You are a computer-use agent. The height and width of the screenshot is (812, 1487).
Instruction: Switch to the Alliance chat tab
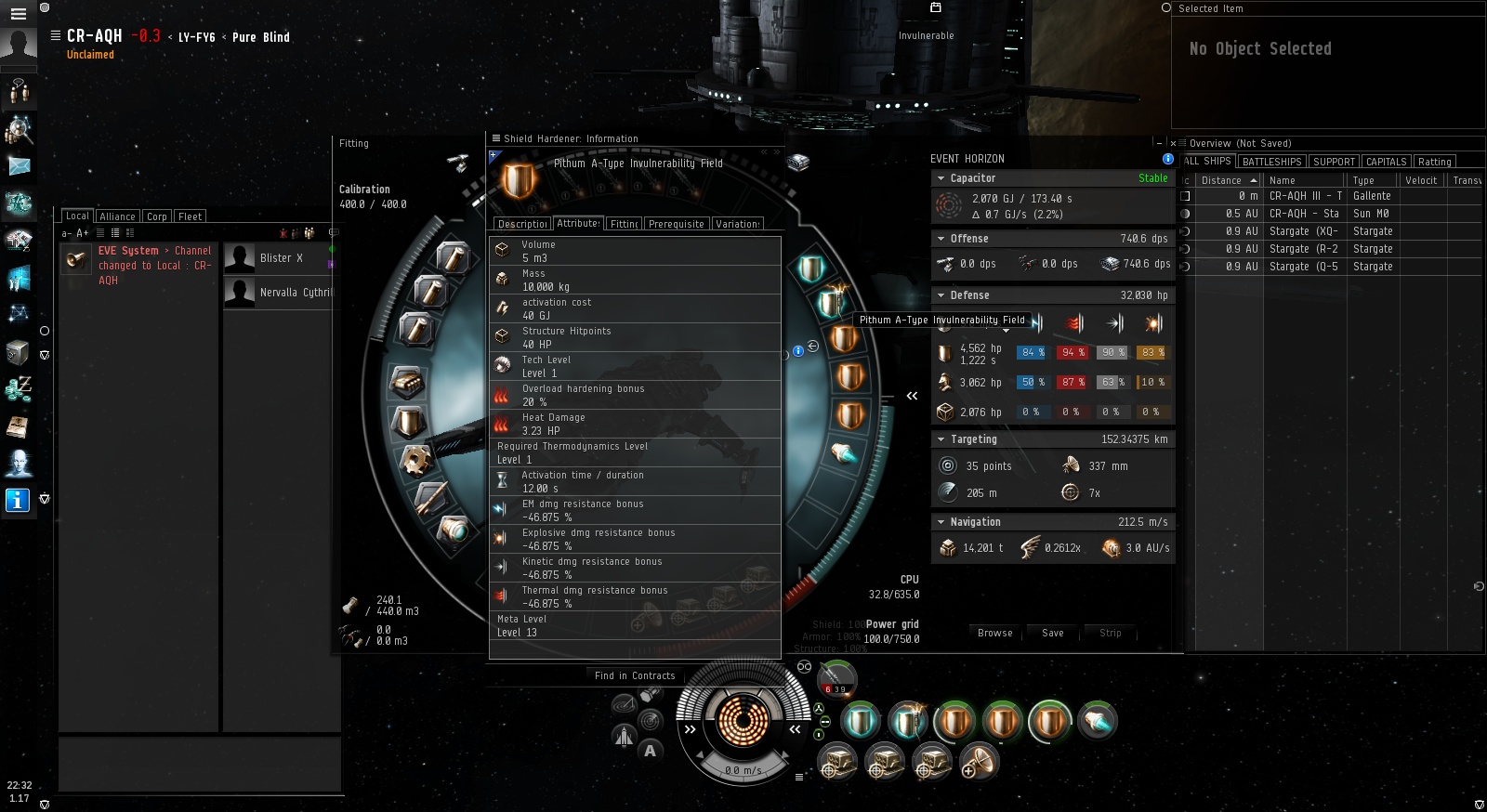[117, 216]
